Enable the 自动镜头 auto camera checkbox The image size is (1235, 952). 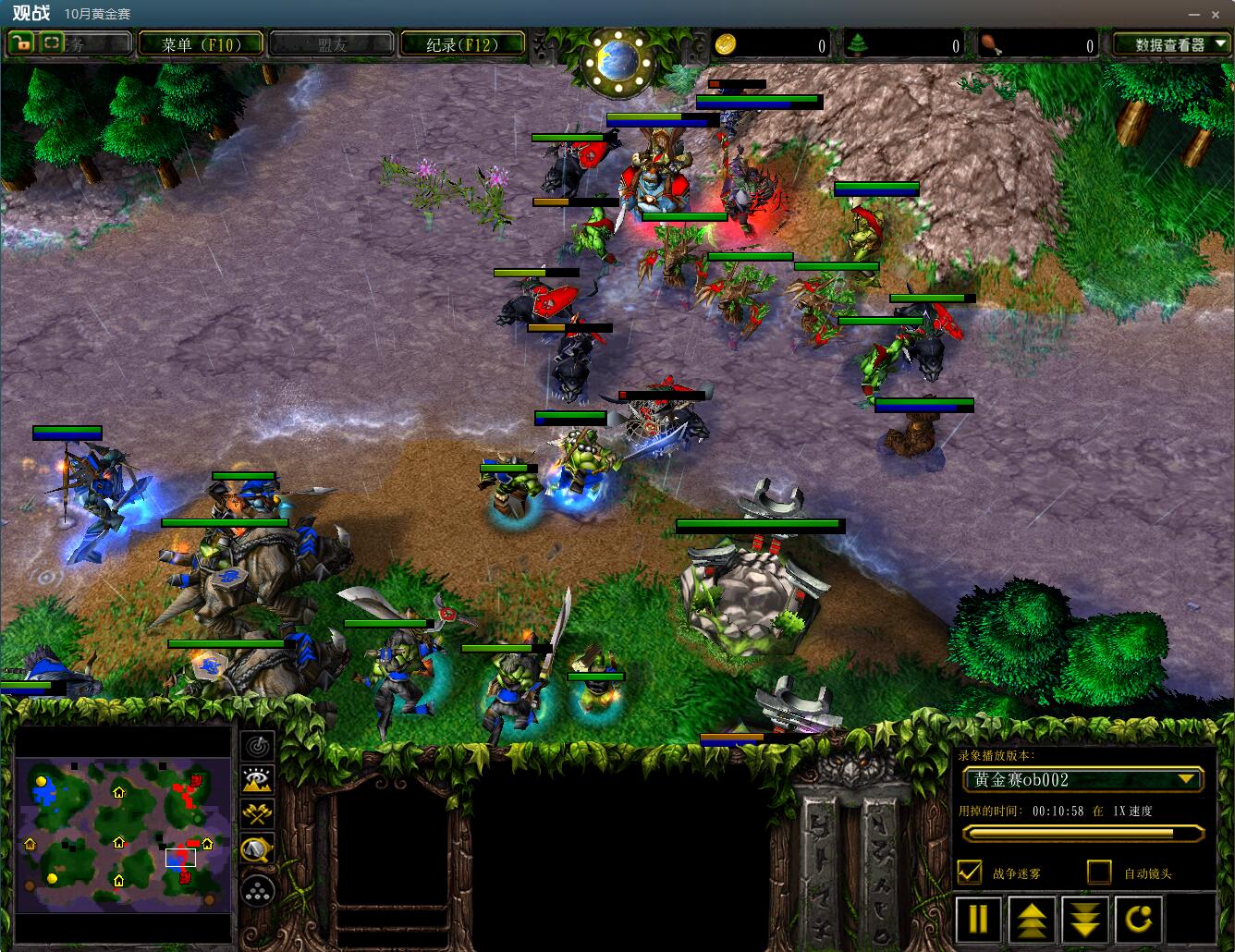click(x=1099, y=872)
